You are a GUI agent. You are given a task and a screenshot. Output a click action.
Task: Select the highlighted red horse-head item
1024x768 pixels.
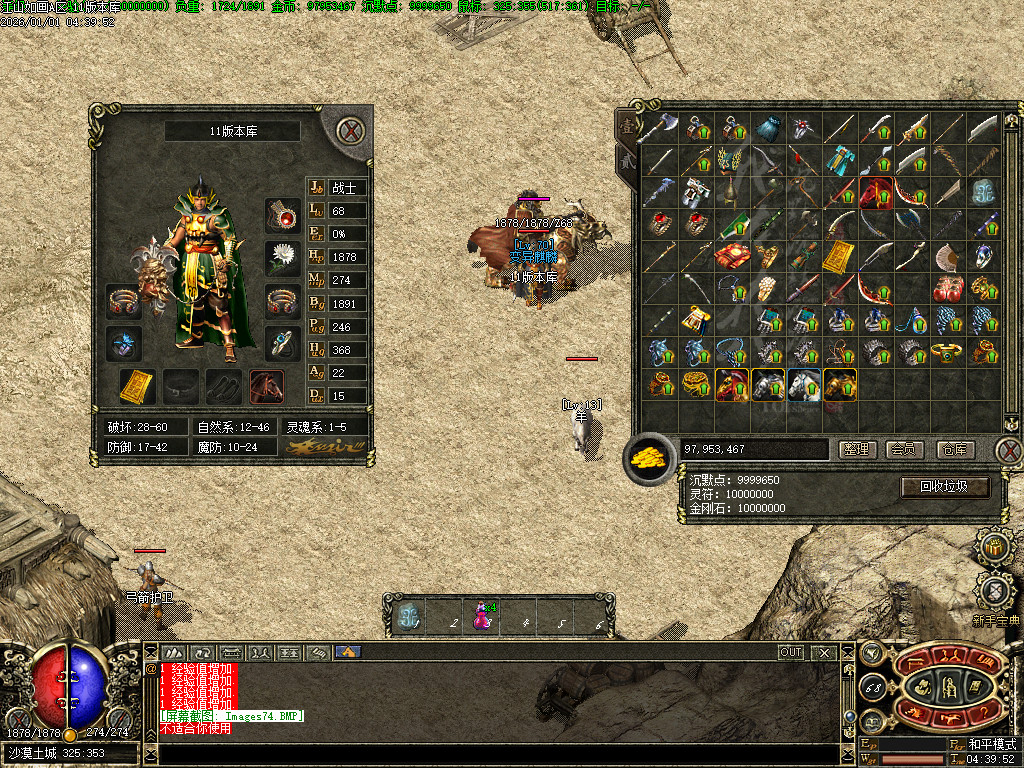[876, 192]
